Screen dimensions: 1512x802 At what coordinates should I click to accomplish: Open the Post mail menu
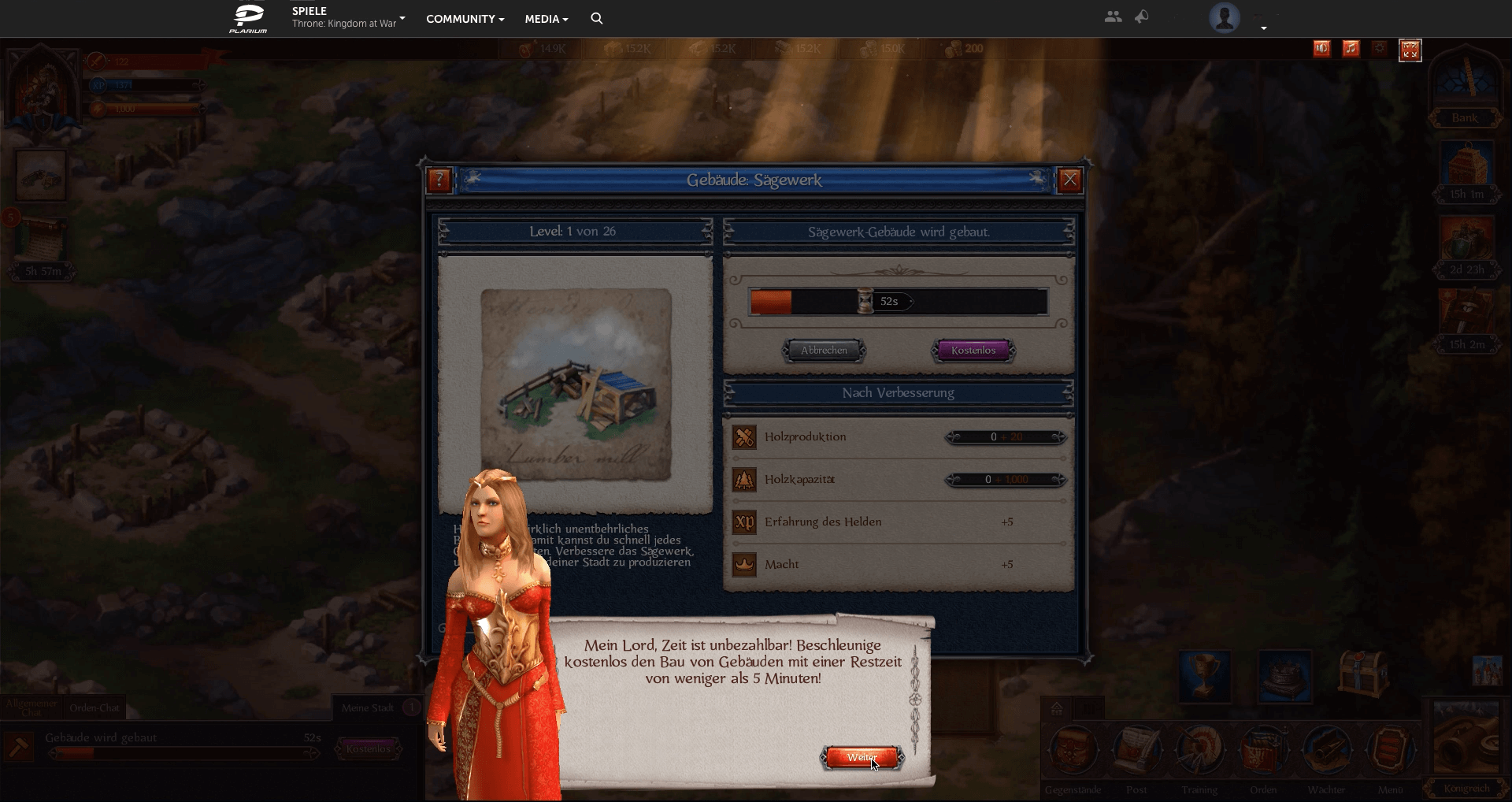point(1136,752)
